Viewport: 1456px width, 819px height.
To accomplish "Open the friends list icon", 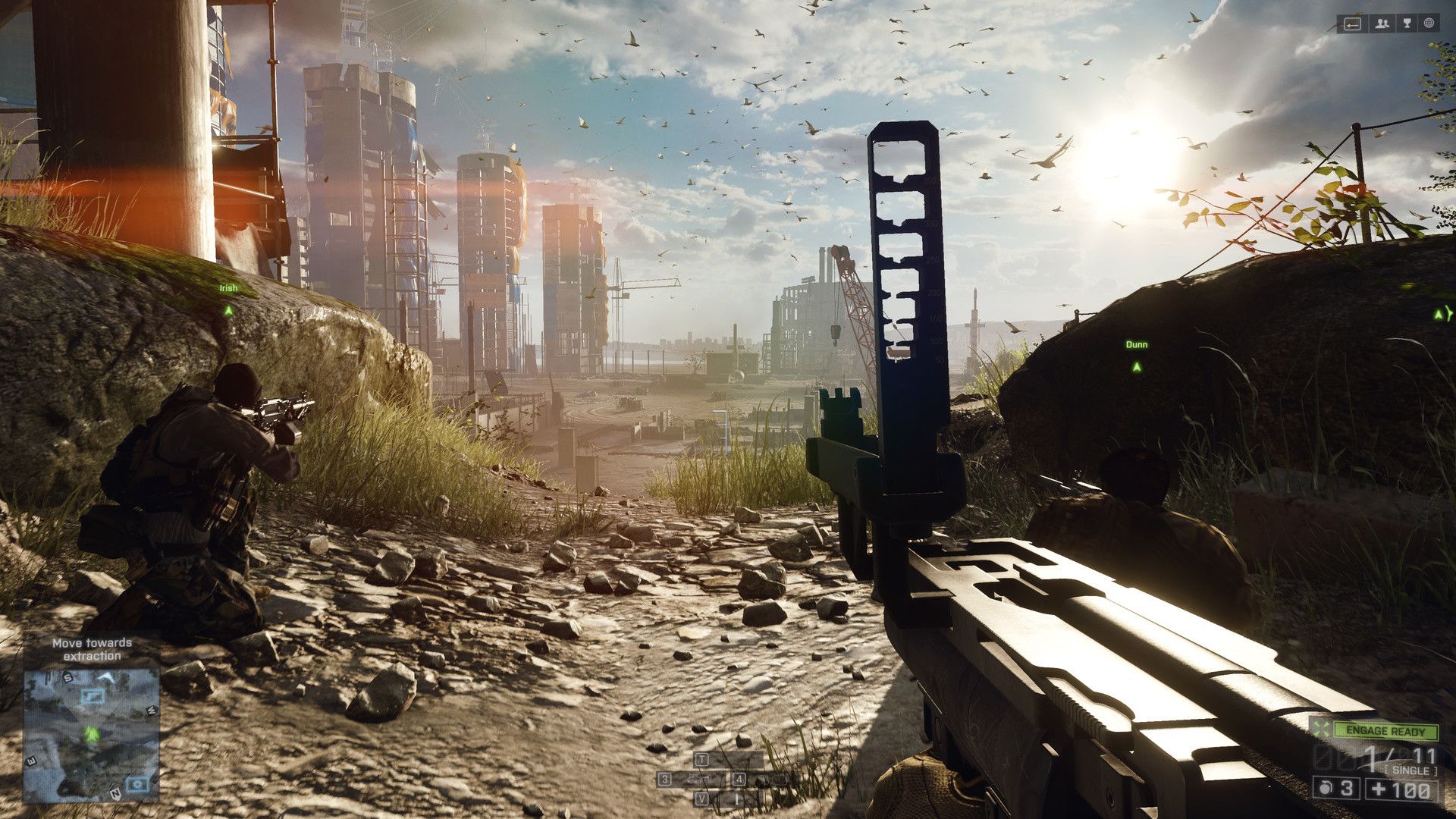I will [x=1382, y=24].
